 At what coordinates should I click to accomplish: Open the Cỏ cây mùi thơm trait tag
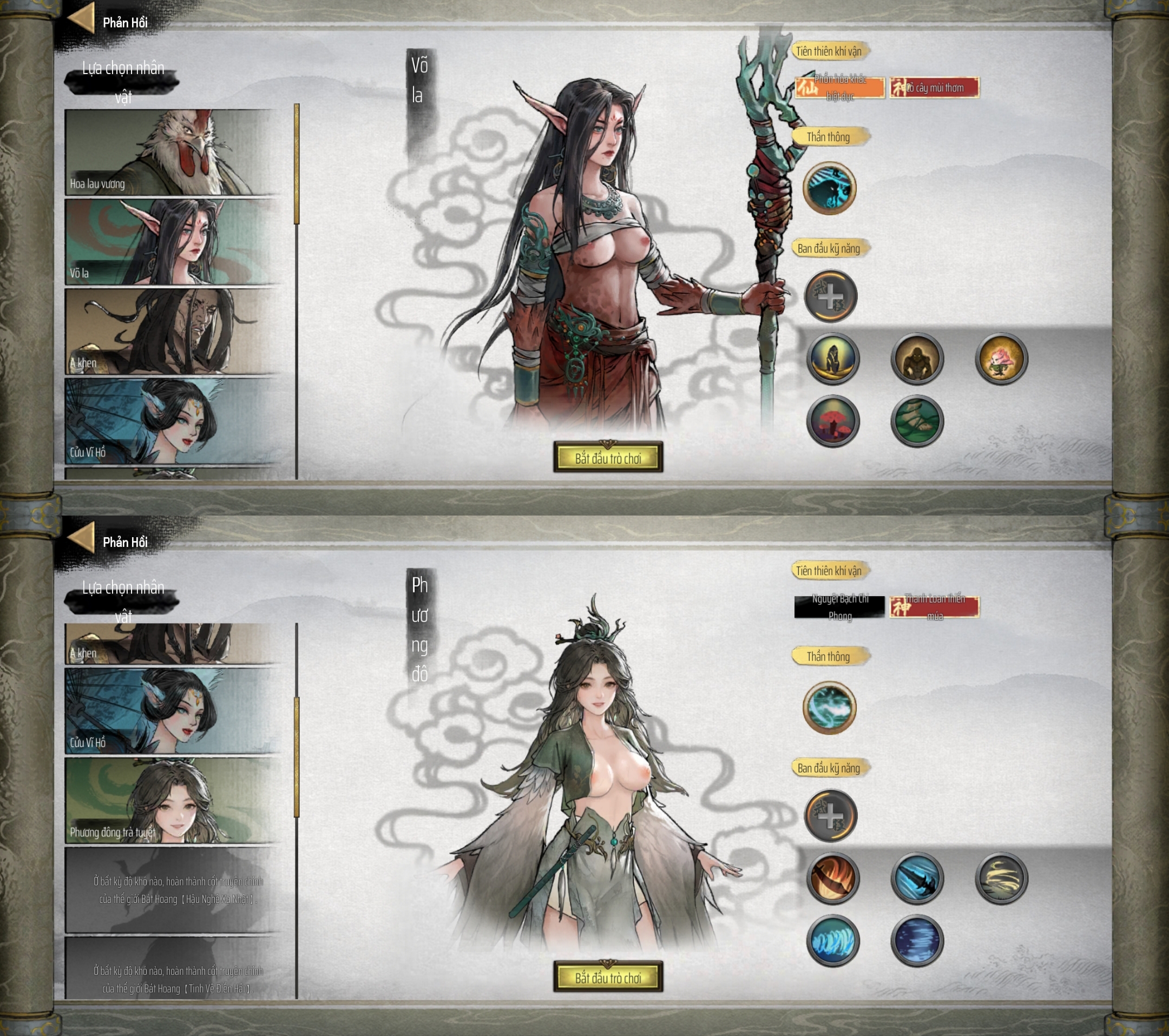click(934, 88)
